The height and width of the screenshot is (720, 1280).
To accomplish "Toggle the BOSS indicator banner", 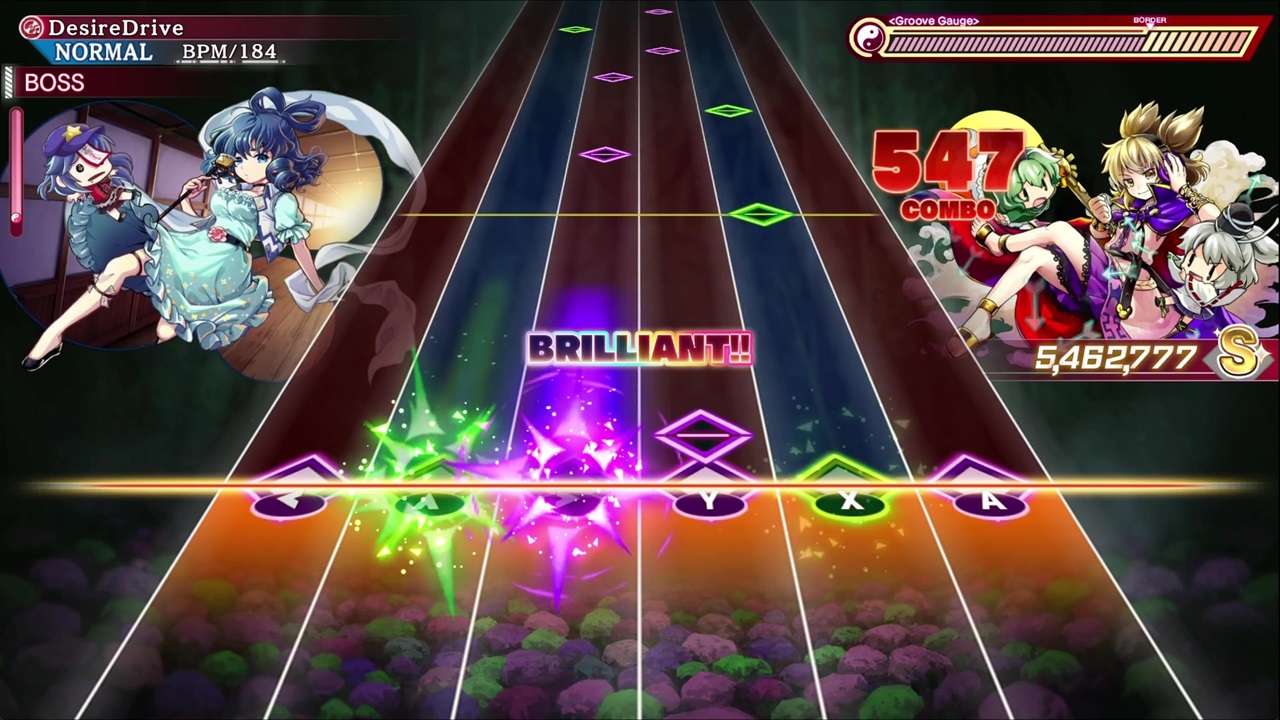I will tap(54, 83).
